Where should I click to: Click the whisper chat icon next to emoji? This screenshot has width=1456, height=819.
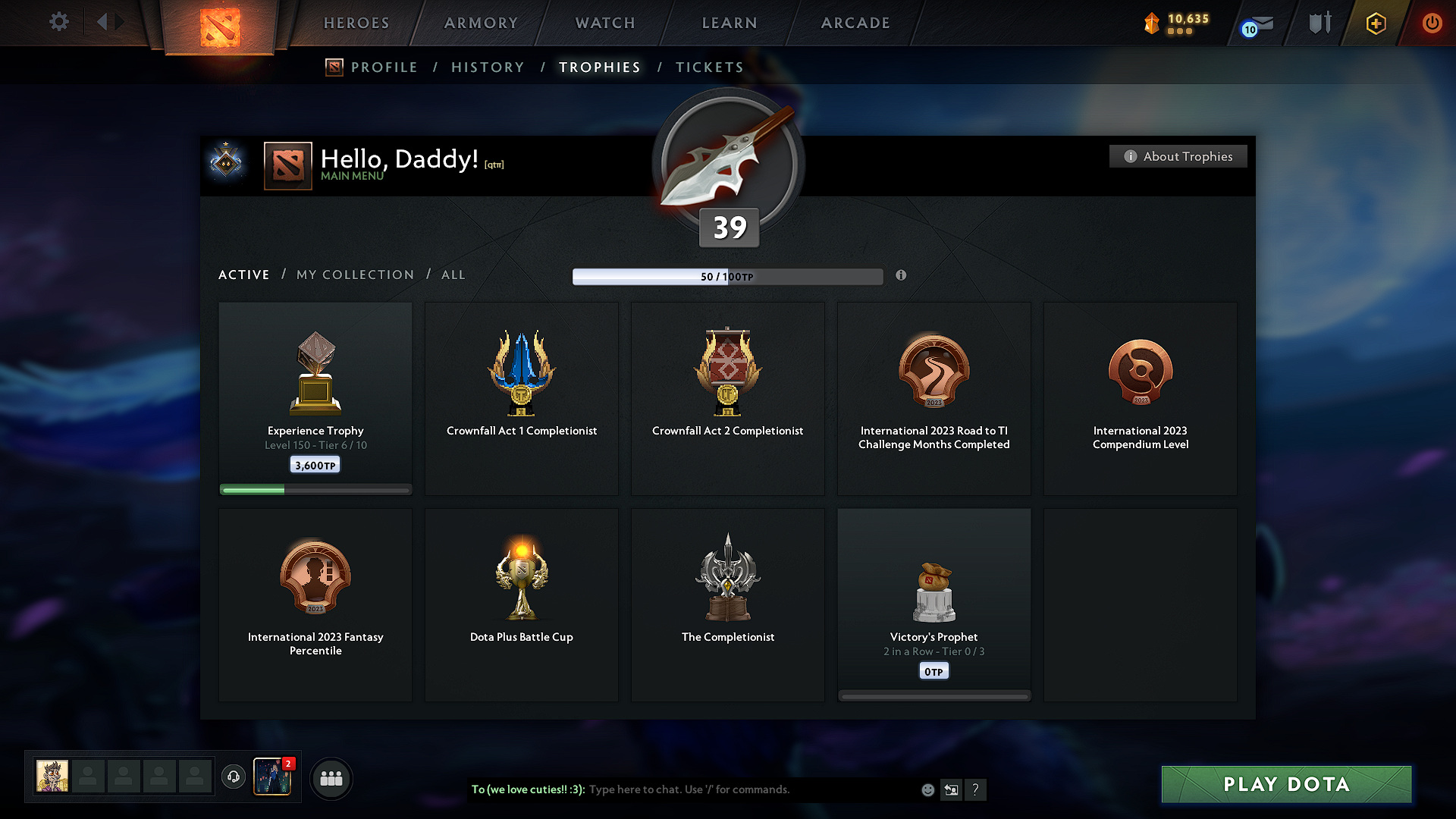point(951,789)
